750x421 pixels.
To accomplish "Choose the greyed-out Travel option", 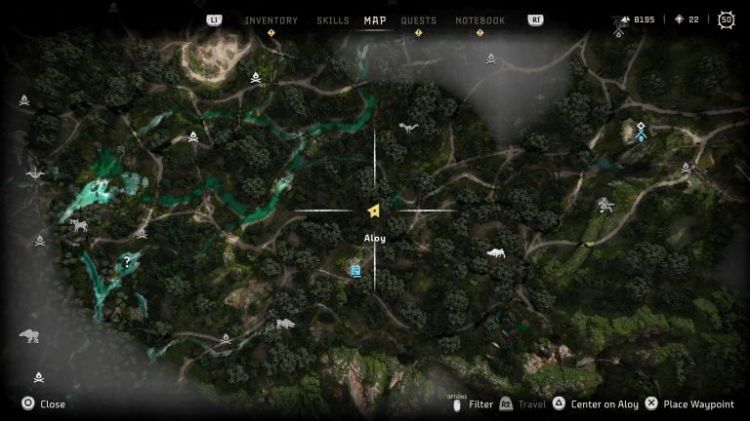I will pos(524,404).
